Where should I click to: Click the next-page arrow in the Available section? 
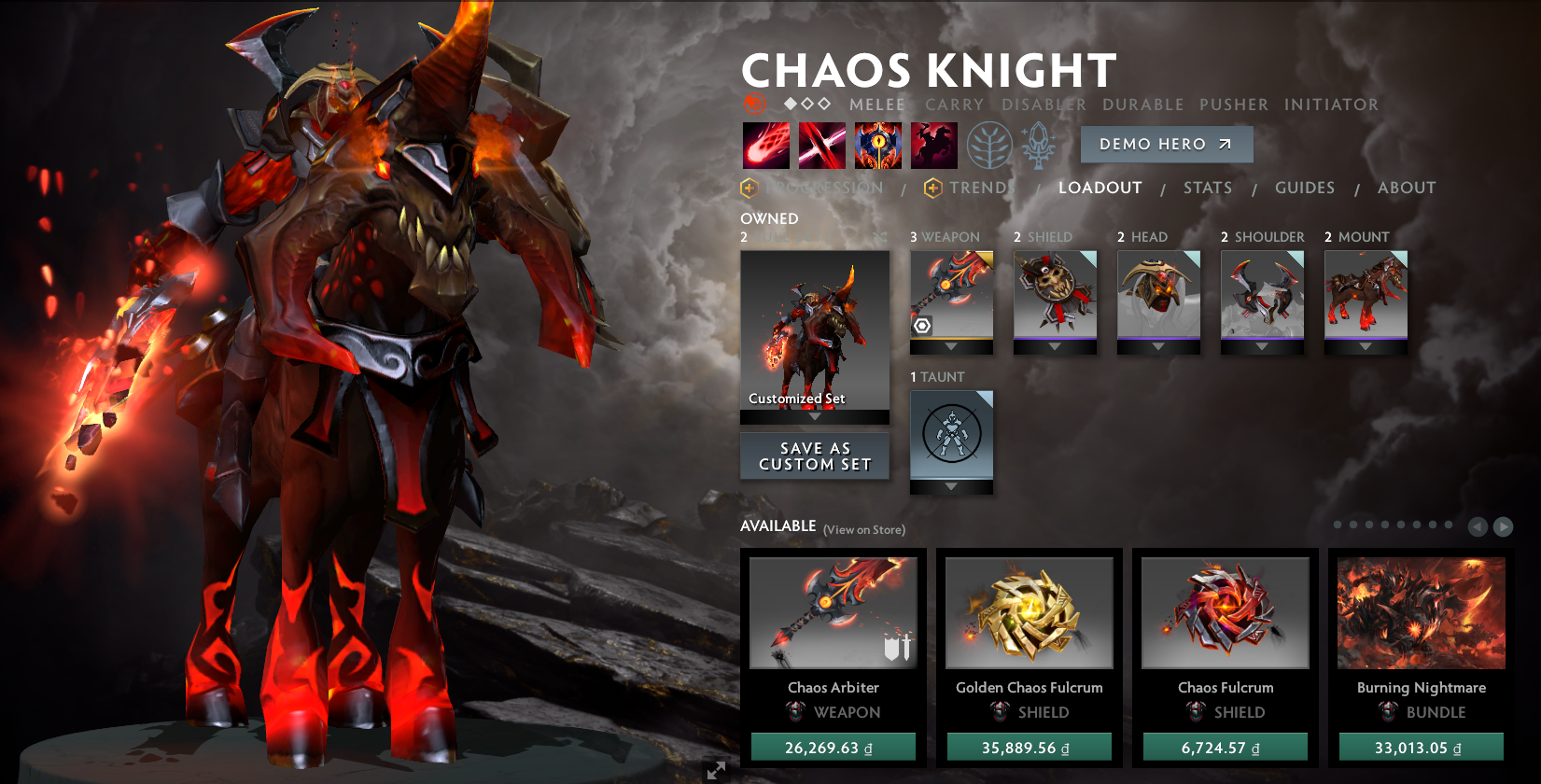click(1504, 527)
